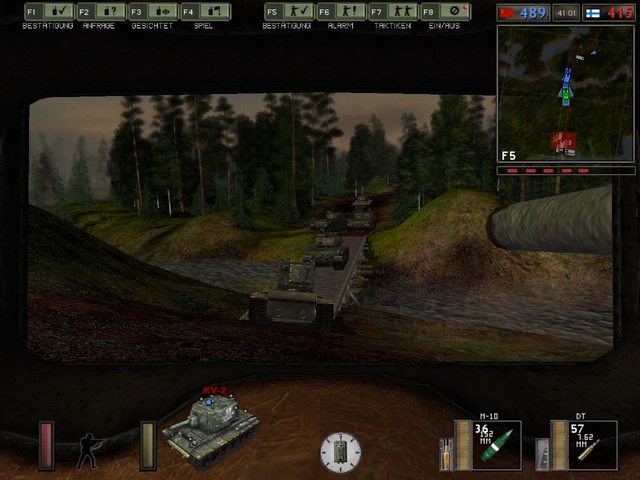Image resolution: width=640 pixels, height=480 pixels.
Task: Click the minimap
Action: tap(565, 93)
